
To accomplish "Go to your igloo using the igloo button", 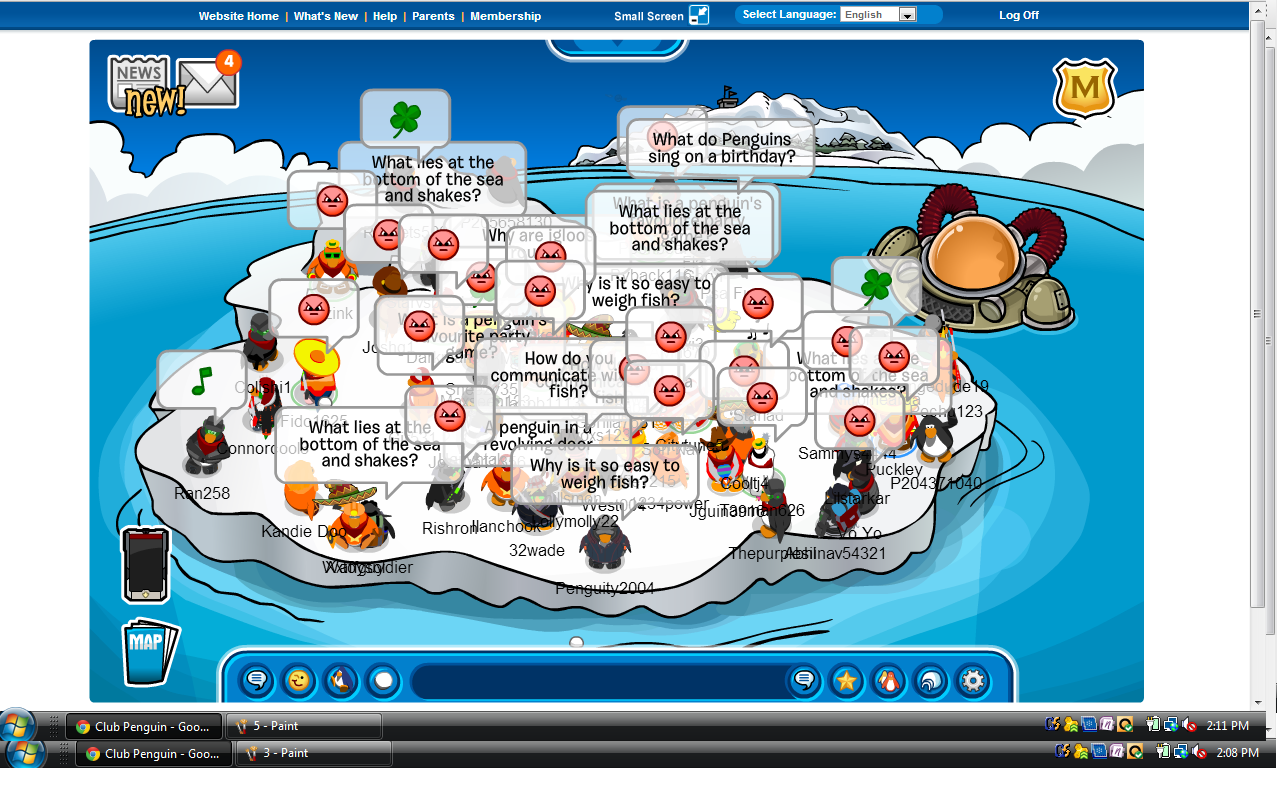I will [x=930, y=681].
